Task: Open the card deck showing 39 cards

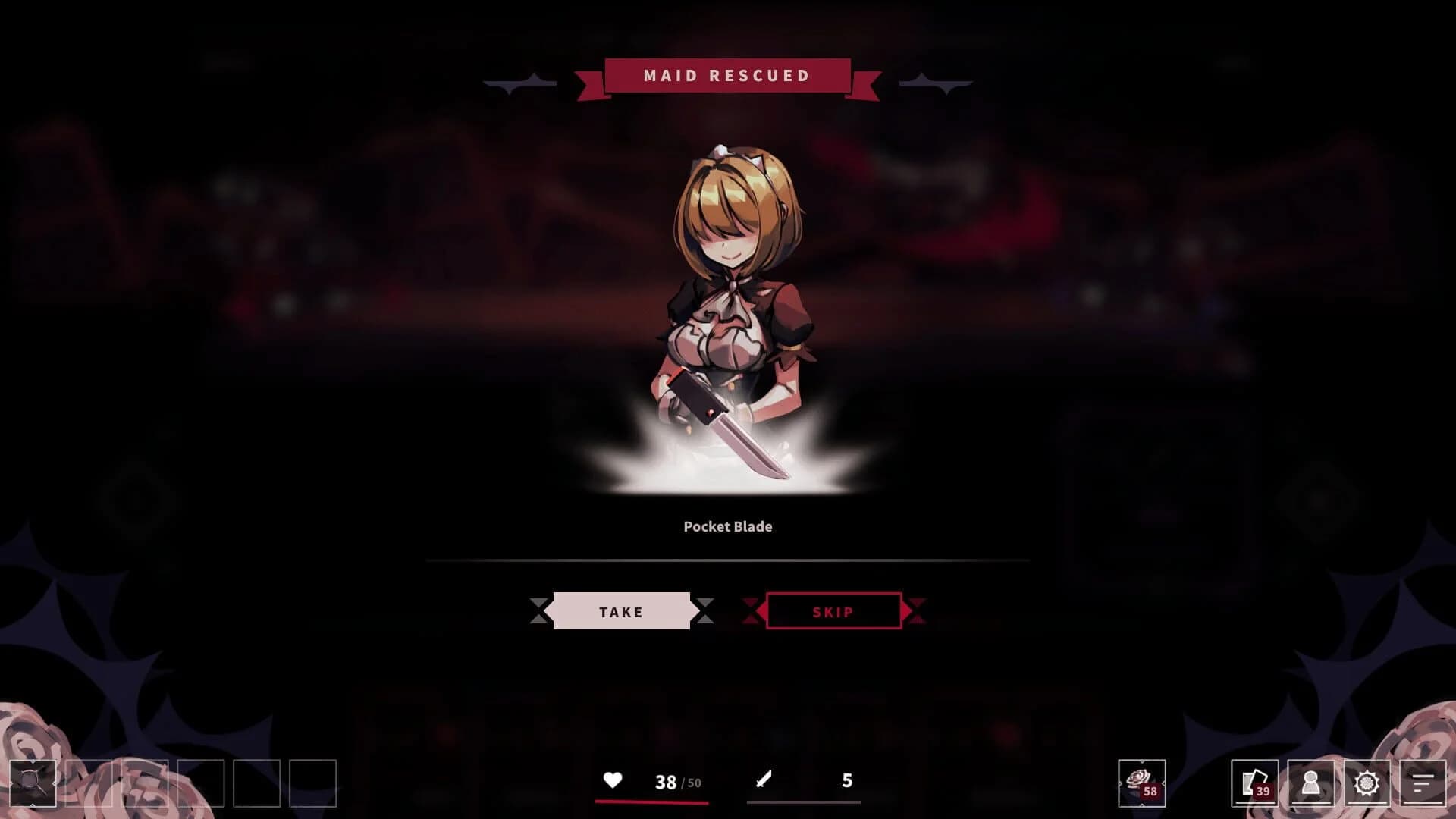Action: click(1256, 783)
